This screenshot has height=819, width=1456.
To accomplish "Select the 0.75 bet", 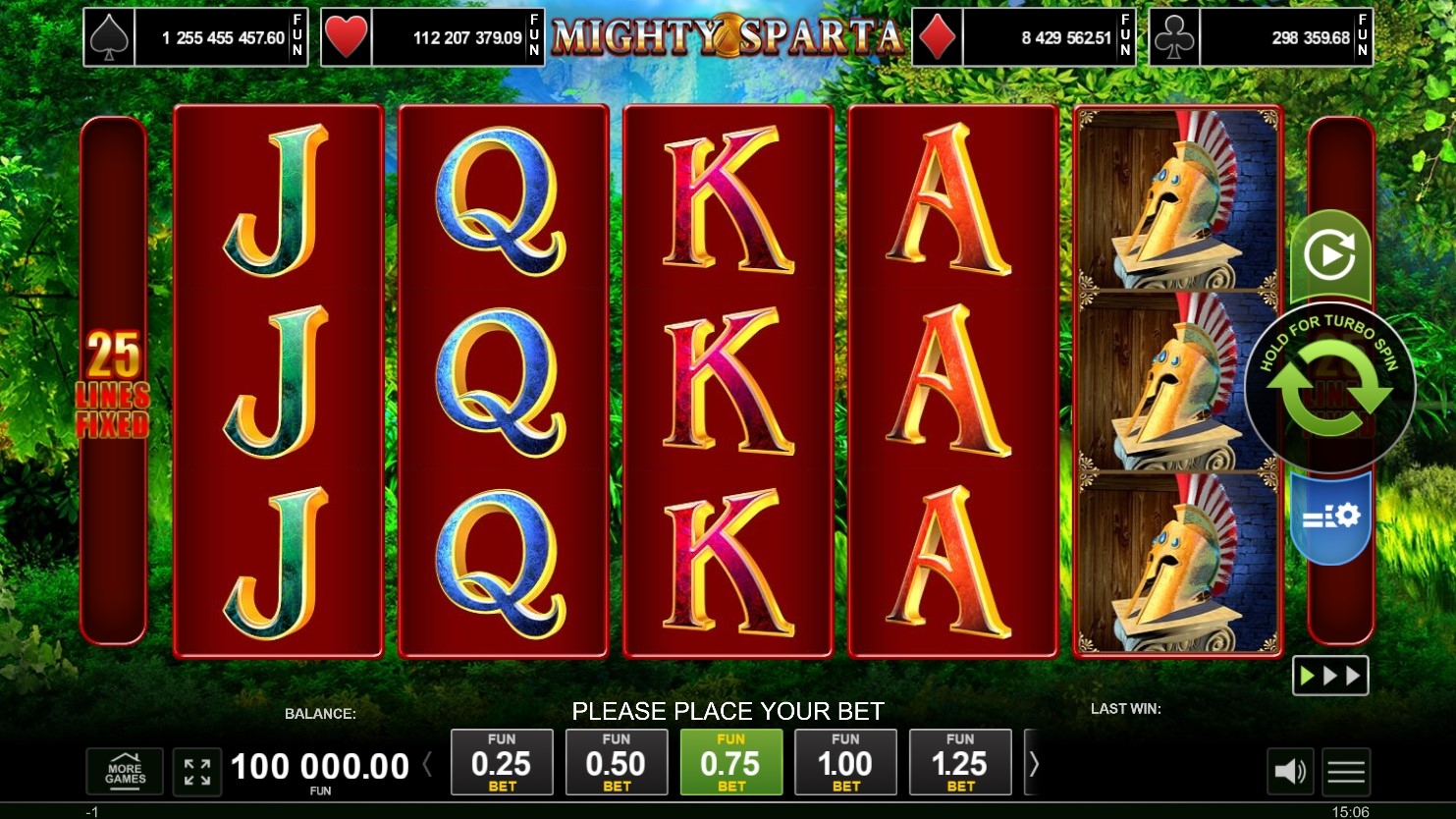I will tap(731, 762).
